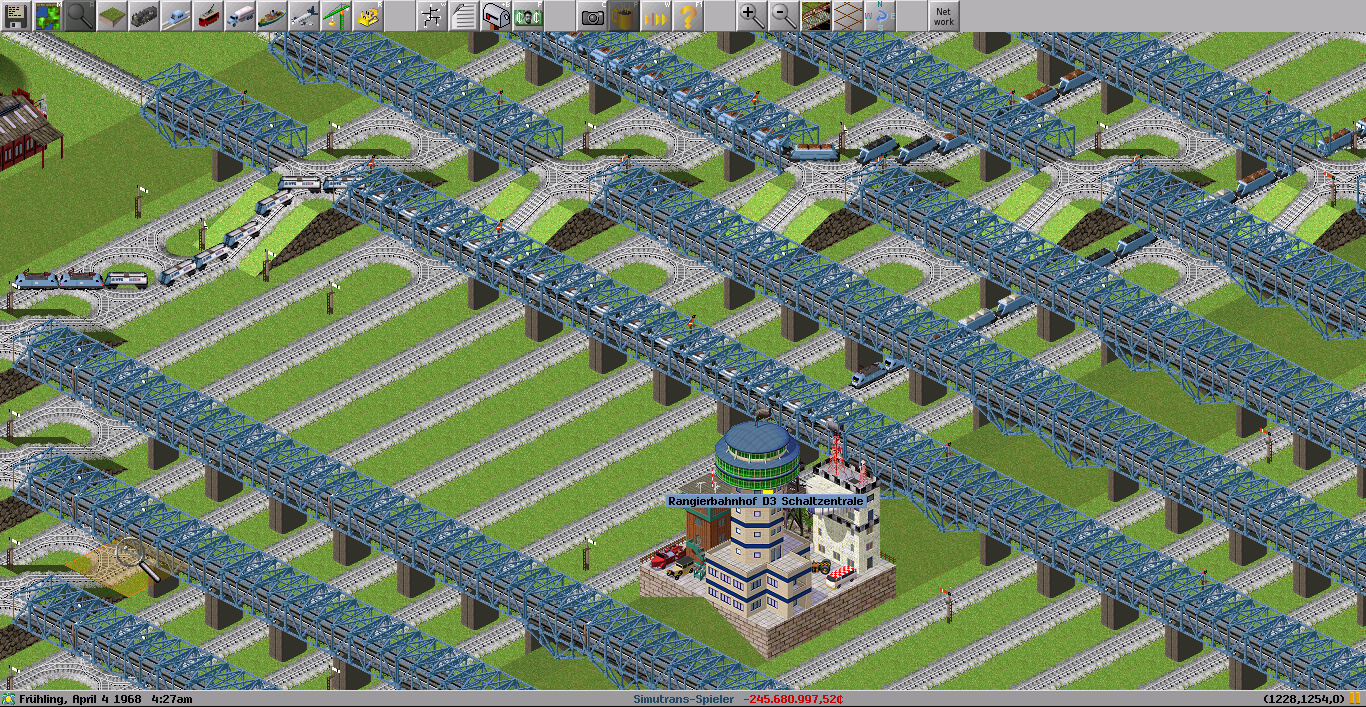Viewport: 1366px width, 707px height.
Task: Show the world minimap window
Action: (48, 16)
